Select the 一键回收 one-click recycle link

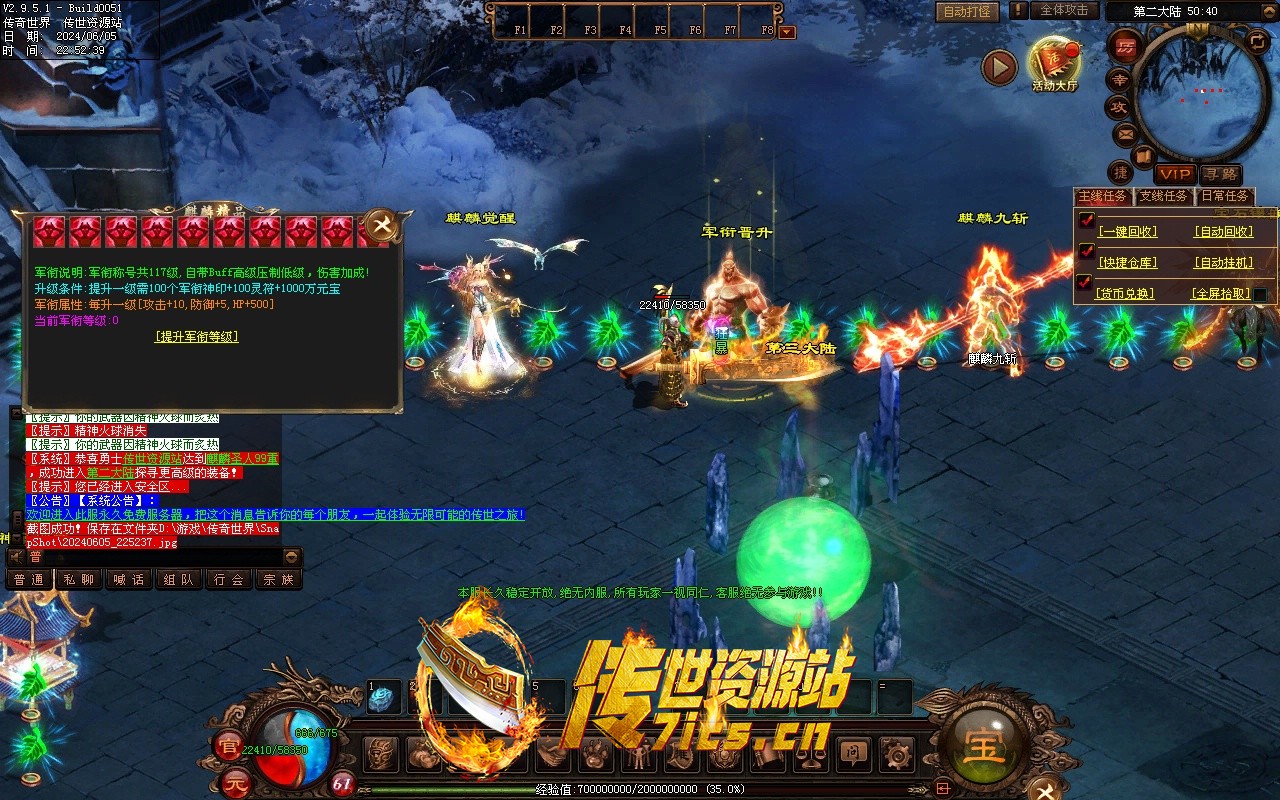click(1127, 231)
